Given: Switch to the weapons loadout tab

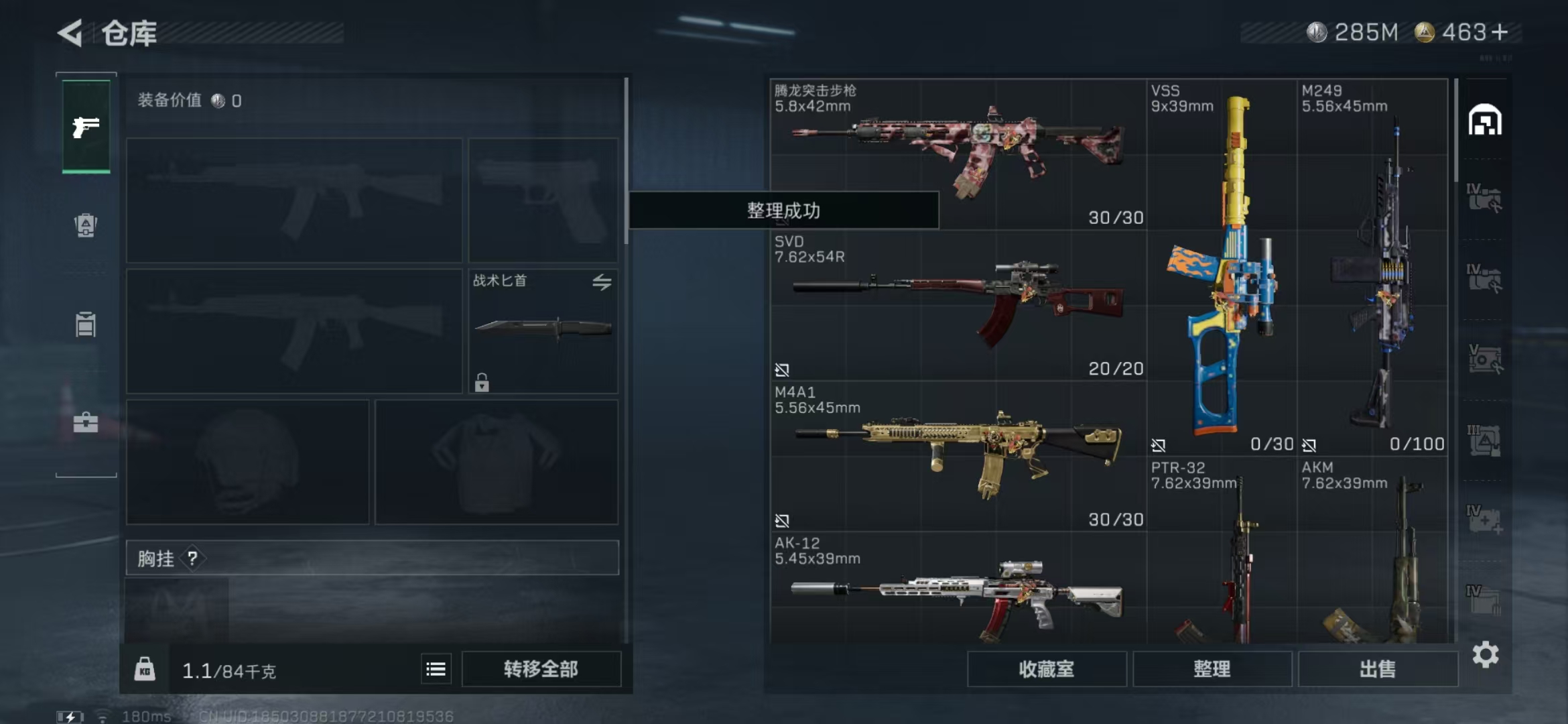Looking at the screenshot, I should pos(86,126).
